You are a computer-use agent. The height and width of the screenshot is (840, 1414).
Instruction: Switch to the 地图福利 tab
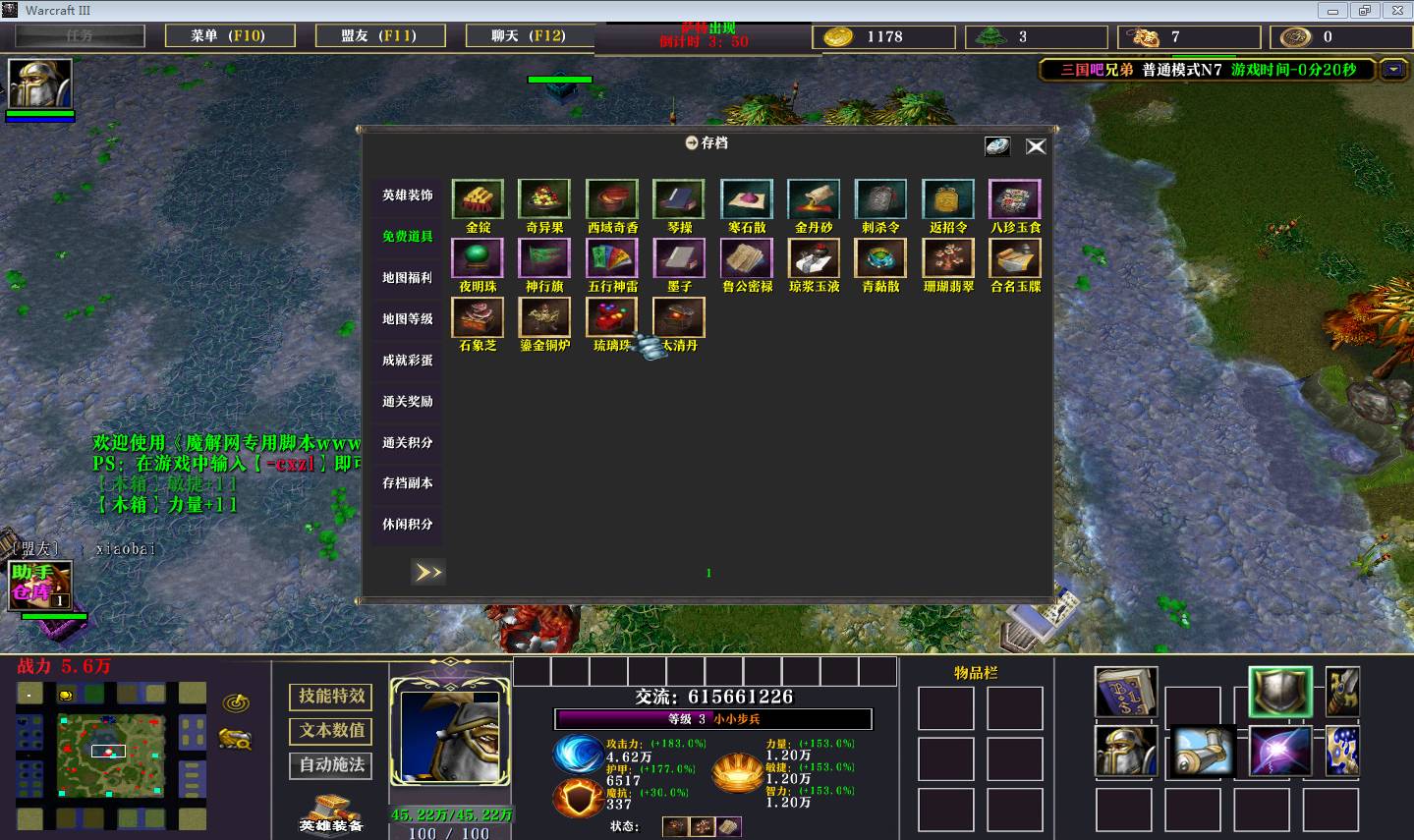click(x=407, y=278)
